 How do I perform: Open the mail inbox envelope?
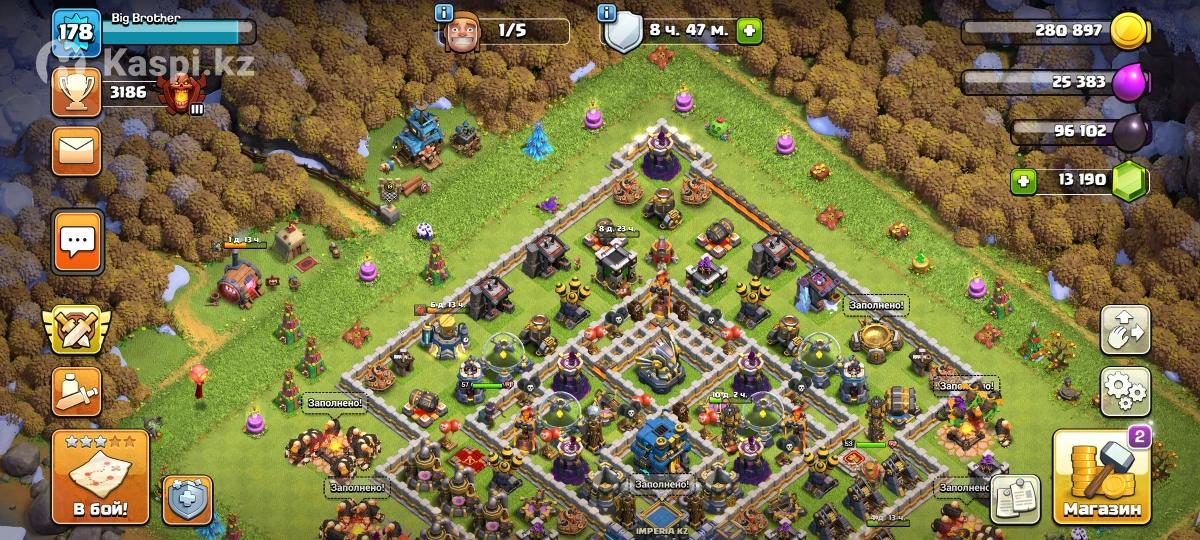[77, 151]
